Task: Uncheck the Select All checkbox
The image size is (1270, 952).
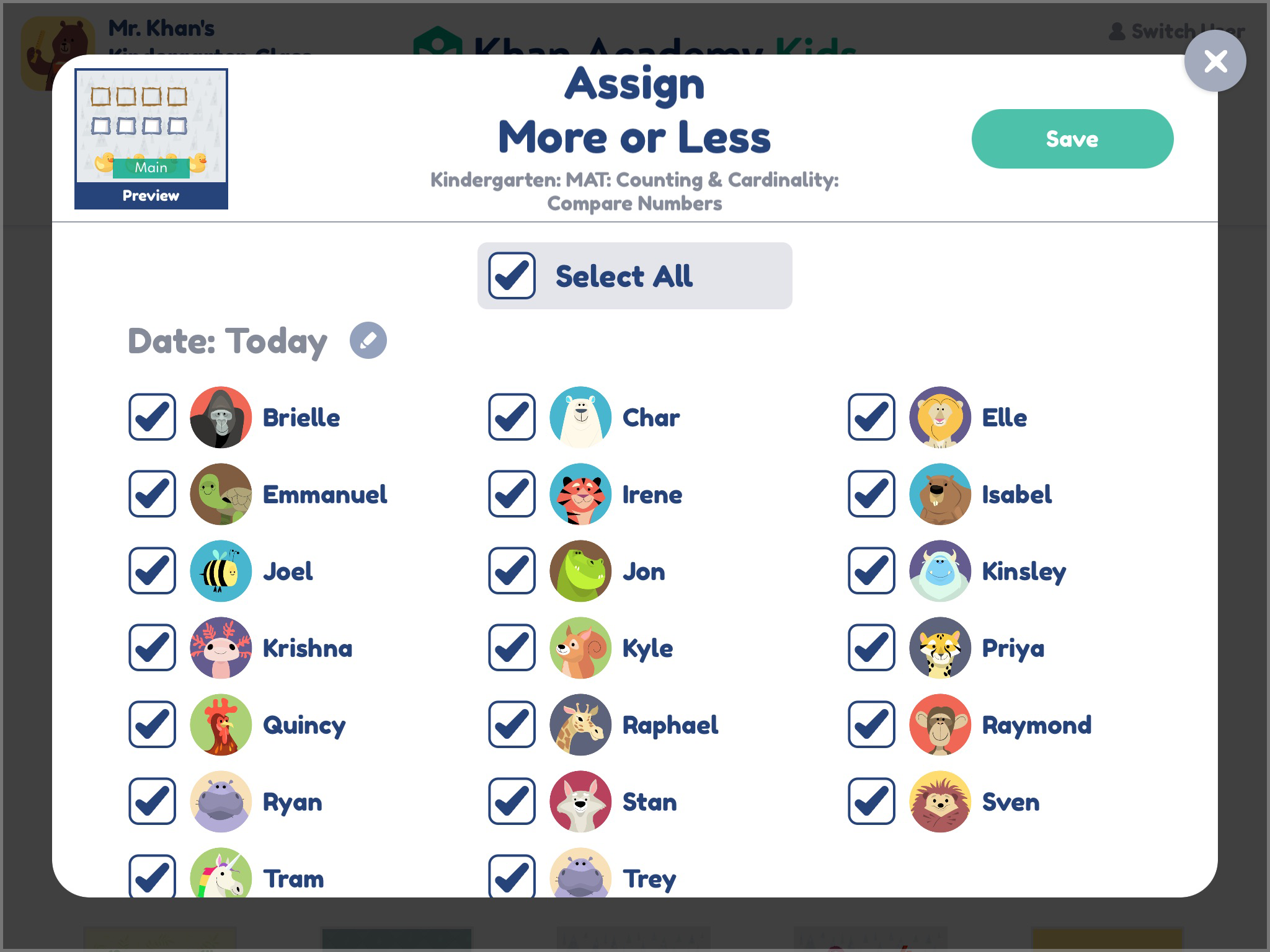Action: click(510, 275)
